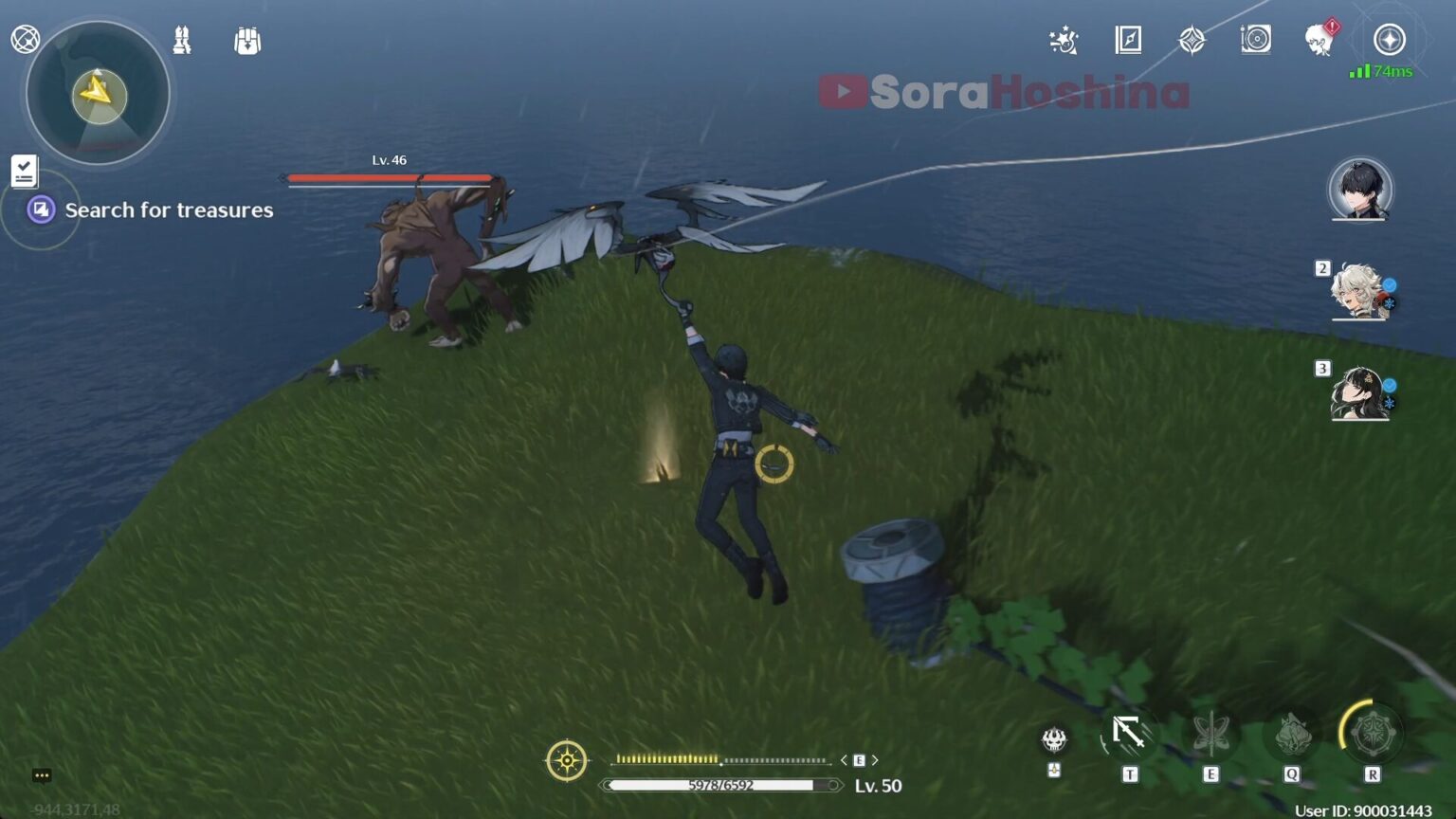Screen dimensions: 1456x819
Task: Open the circular minimap
Action: (98, 94)
